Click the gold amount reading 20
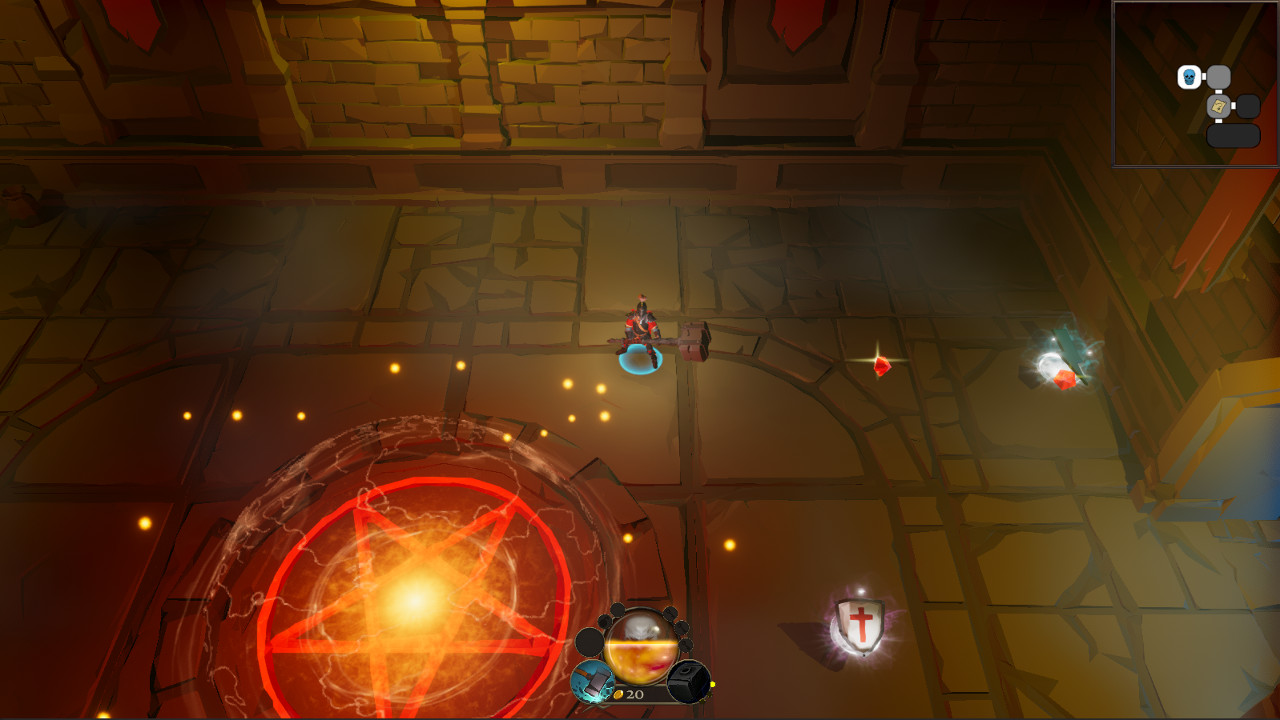The height and width of the screenshot is (720, 1280). point(636,695)
